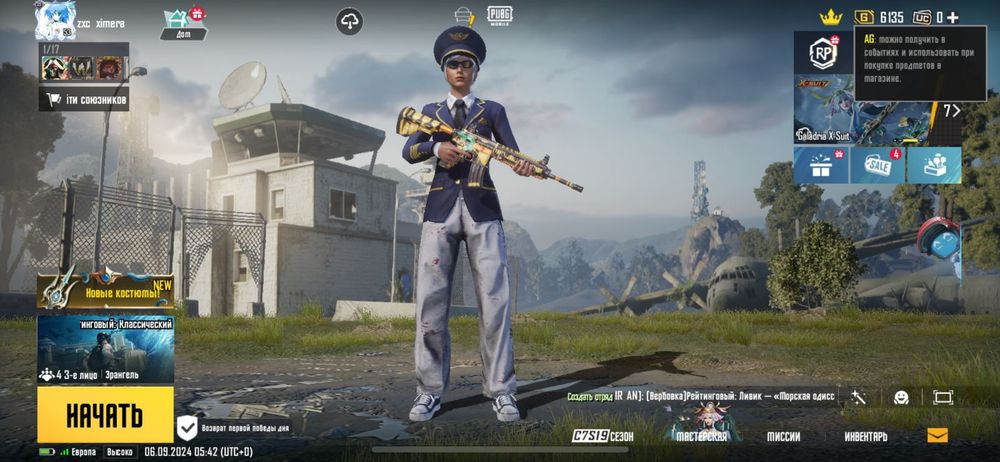Open the Инвентарь menu

865,437
